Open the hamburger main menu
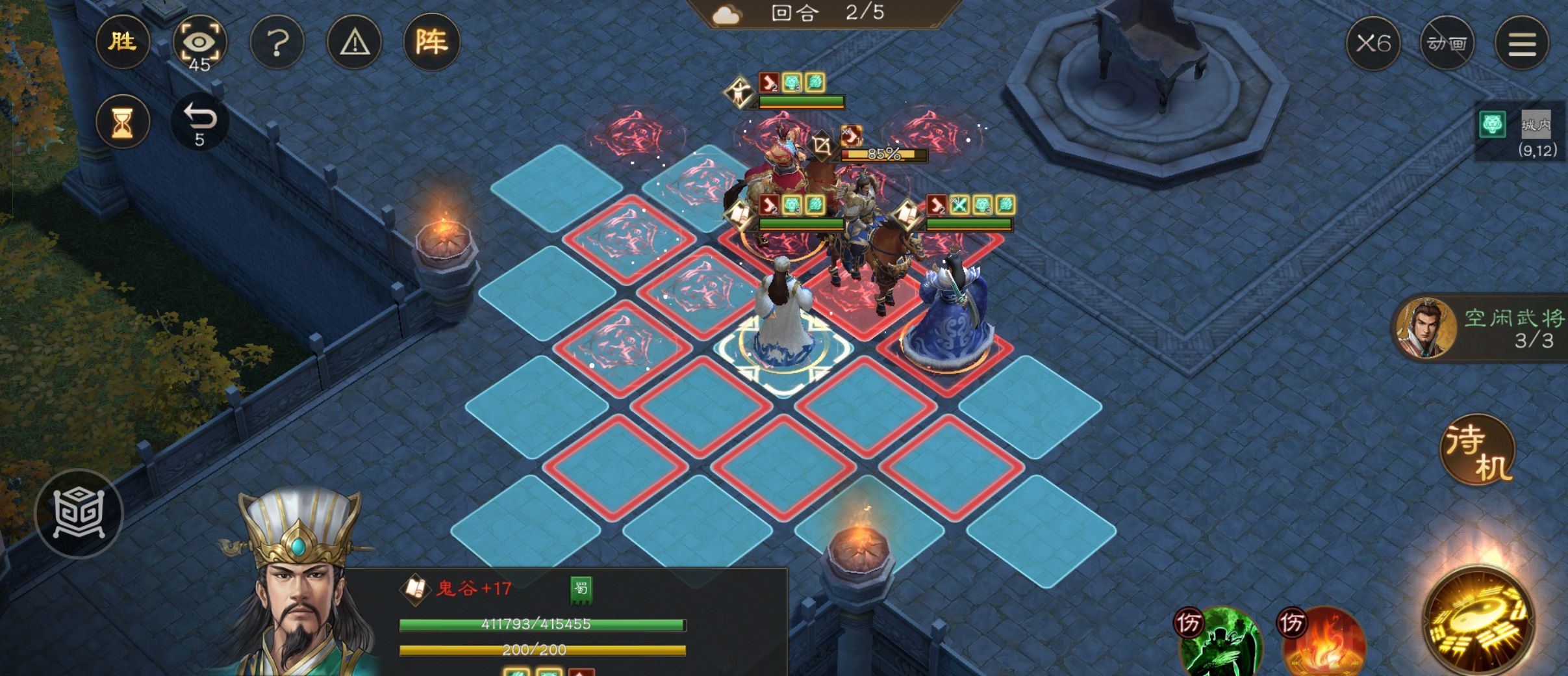 point(1521,44)
